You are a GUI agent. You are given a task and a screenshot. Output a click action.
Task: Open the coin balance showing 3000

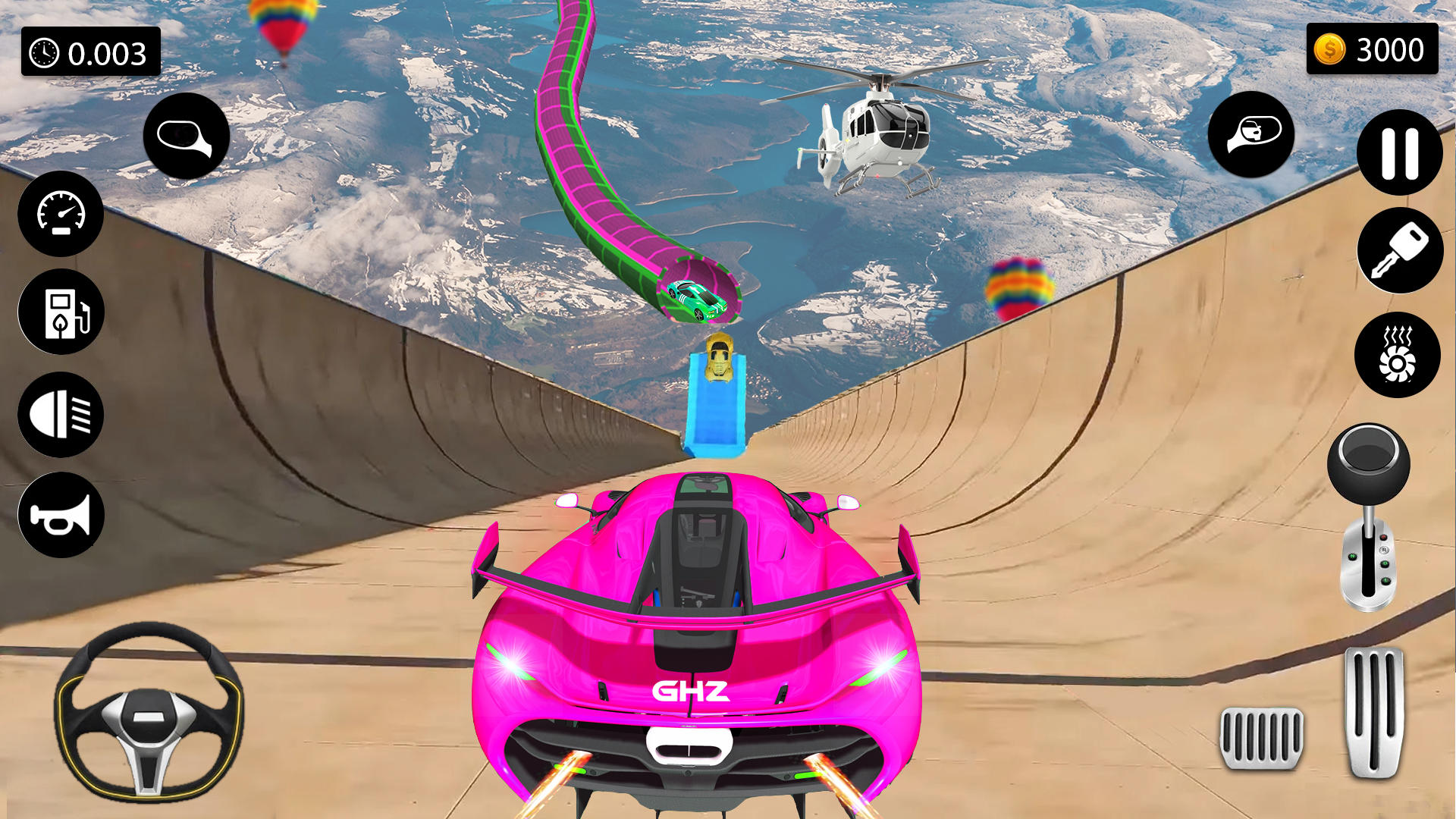[x=1373, y=50]
